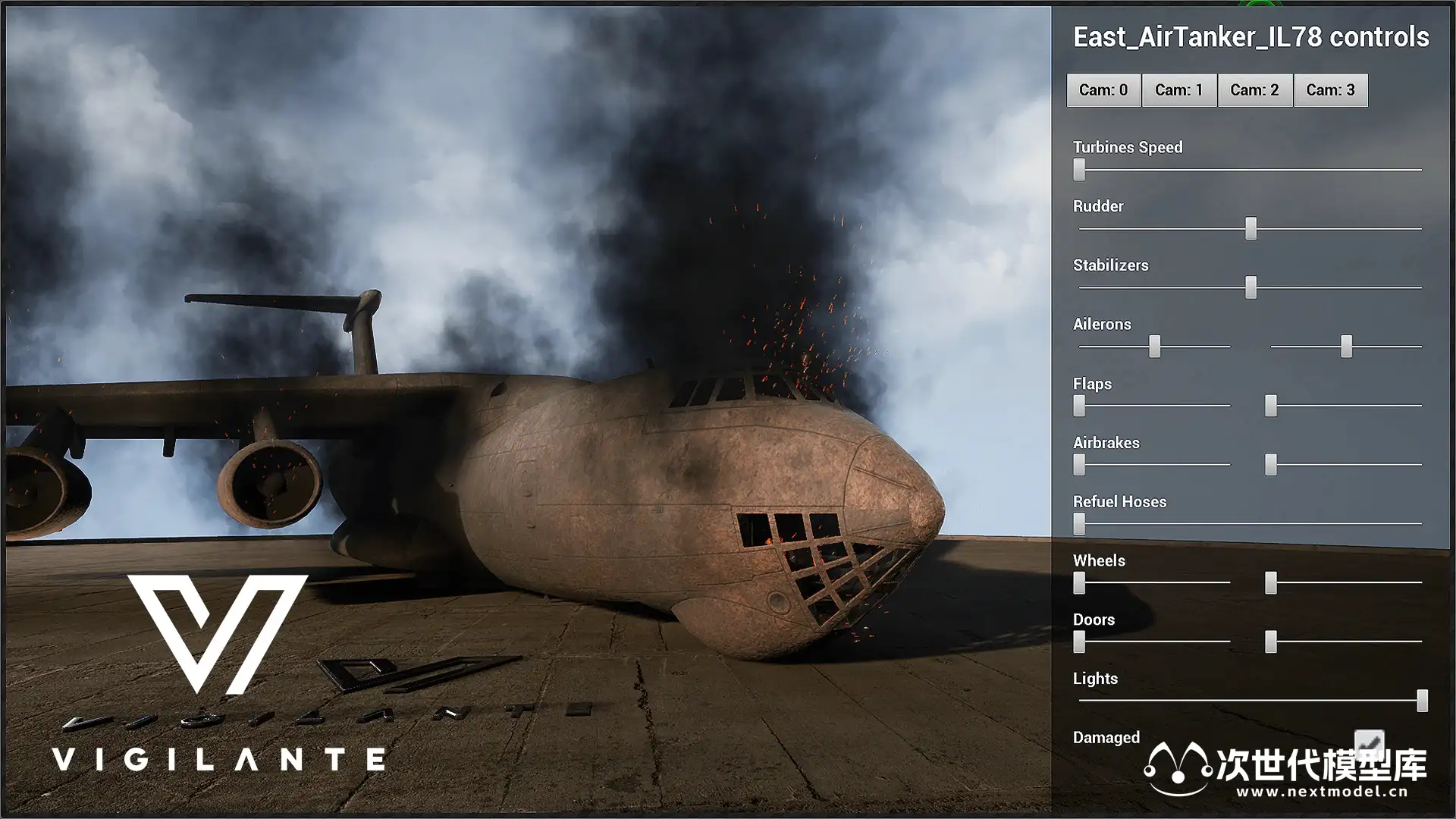
Task: Click the Rudder slider handle
Action: click(x=1250, y=228)
